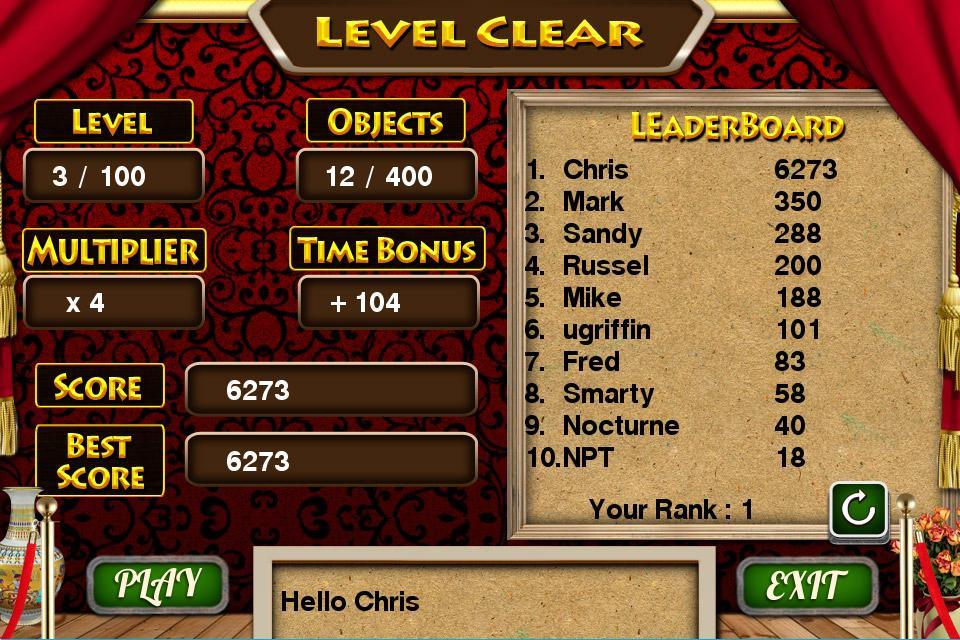The image size is (960, 640).
Task: Refresh the leaderboard
Action: [858, 510]
